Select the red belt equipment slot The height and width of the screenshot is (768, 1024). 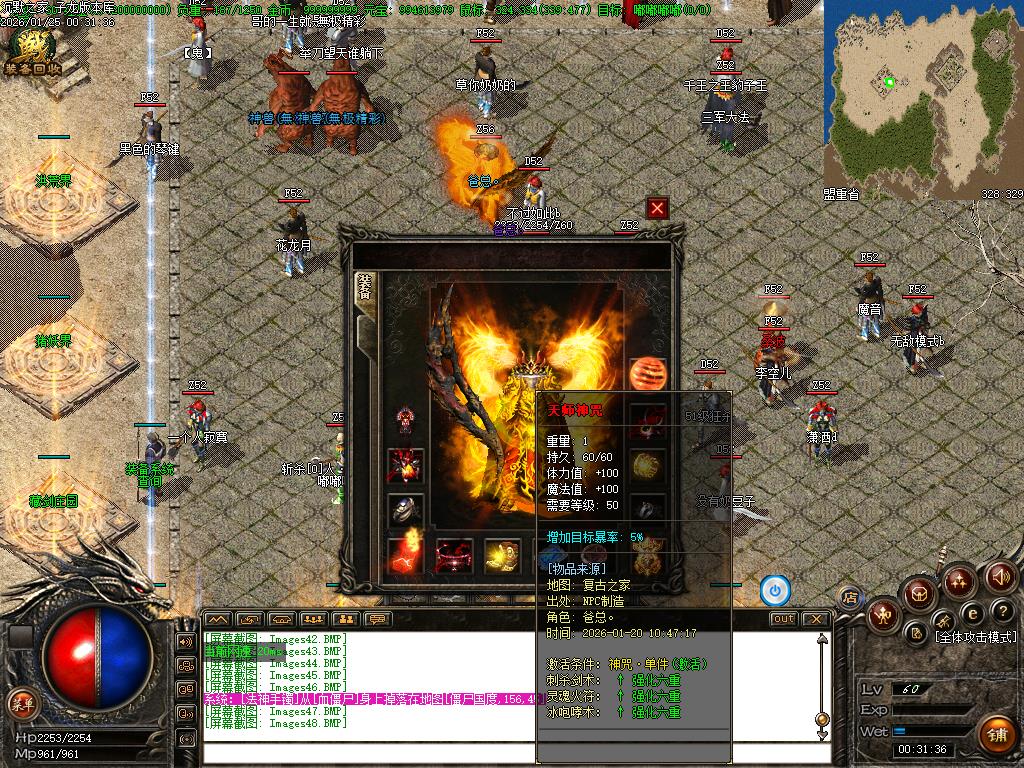click(x=453, y=555)
